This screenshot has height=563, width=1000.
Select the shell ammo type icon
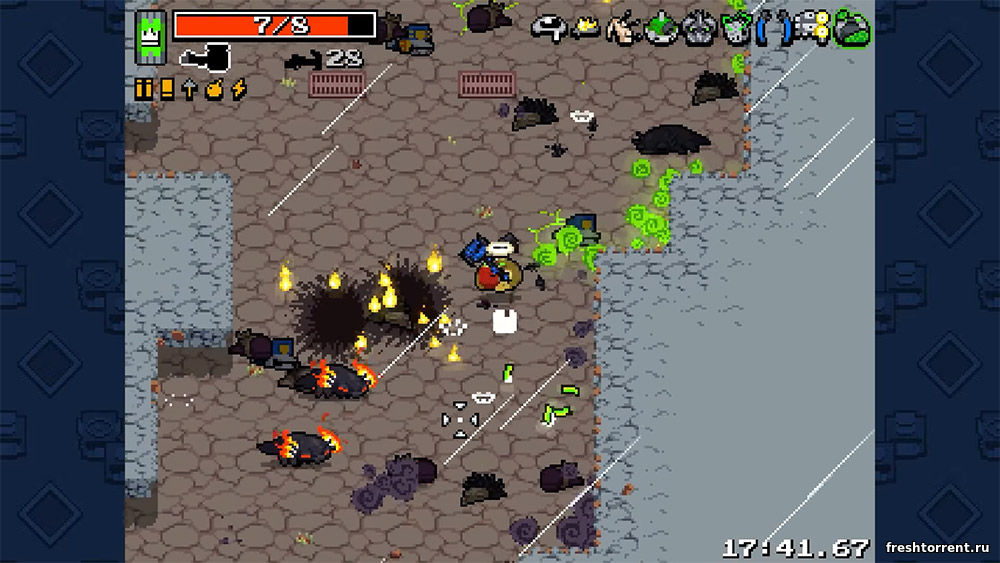coord(167,89)
